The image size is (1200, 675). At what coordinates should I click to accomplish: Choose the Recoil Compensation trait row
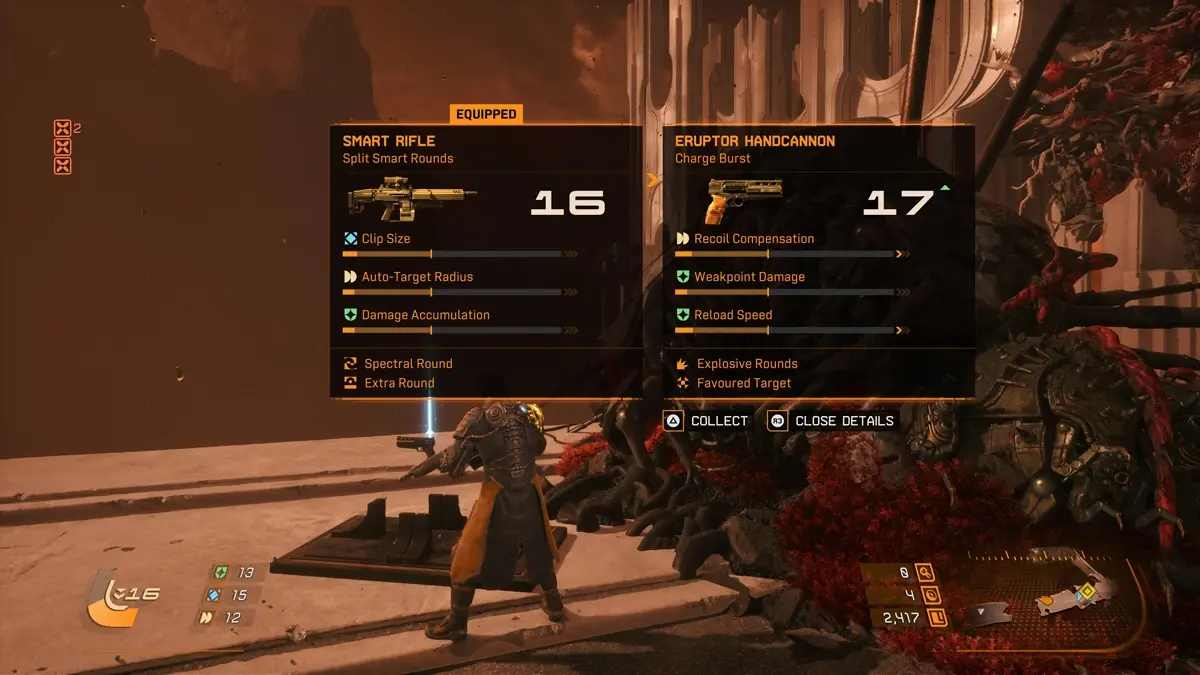(754, 239)
